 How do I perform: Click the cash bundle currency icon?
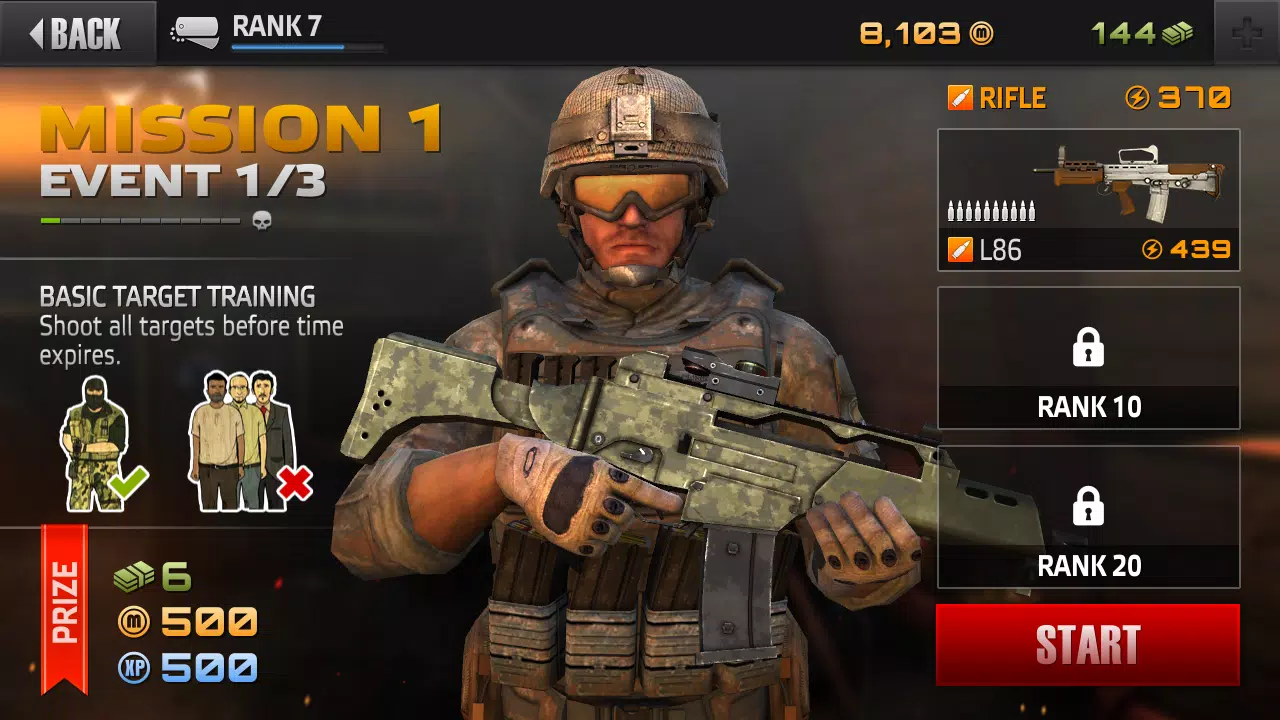tap(1176, 33)
